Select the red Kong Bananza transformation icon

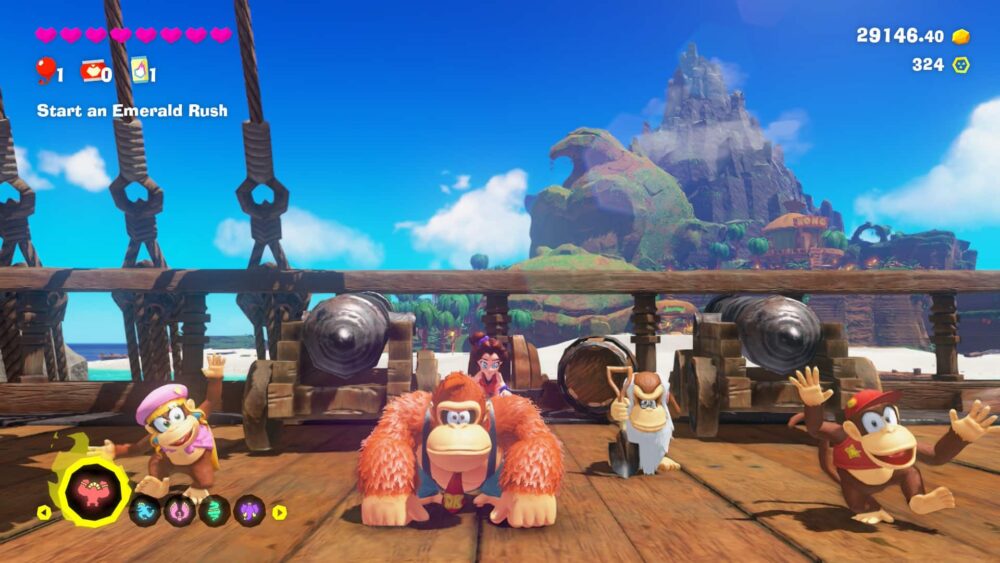95,493
